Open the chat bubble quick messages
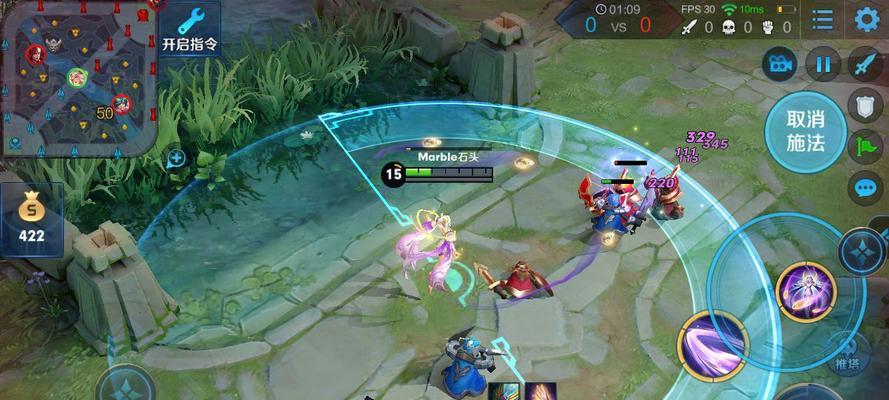Viewport: 889px width, 400px height. point(864,188)
